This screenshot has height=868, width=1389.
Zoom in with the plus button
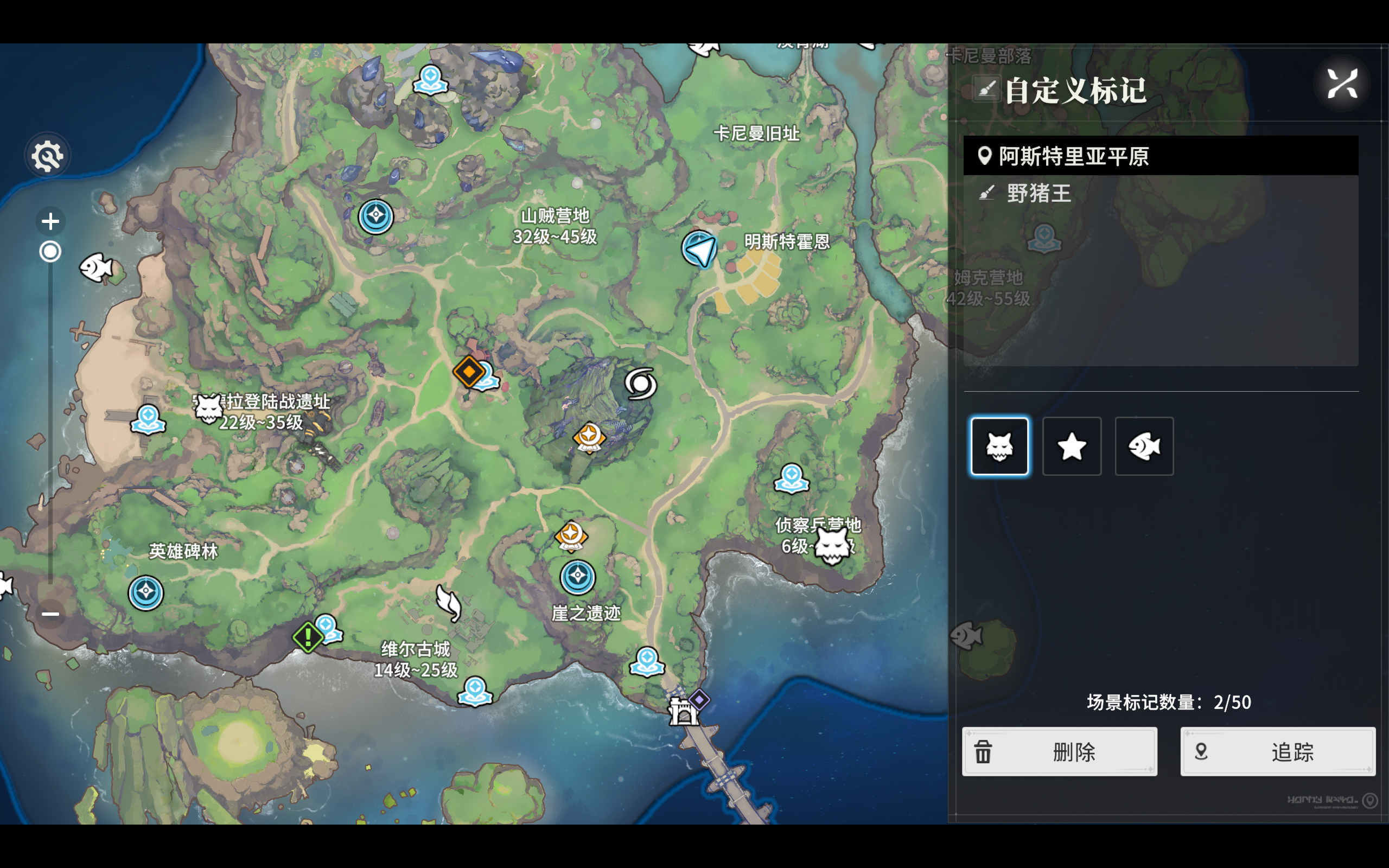[50, 221]
